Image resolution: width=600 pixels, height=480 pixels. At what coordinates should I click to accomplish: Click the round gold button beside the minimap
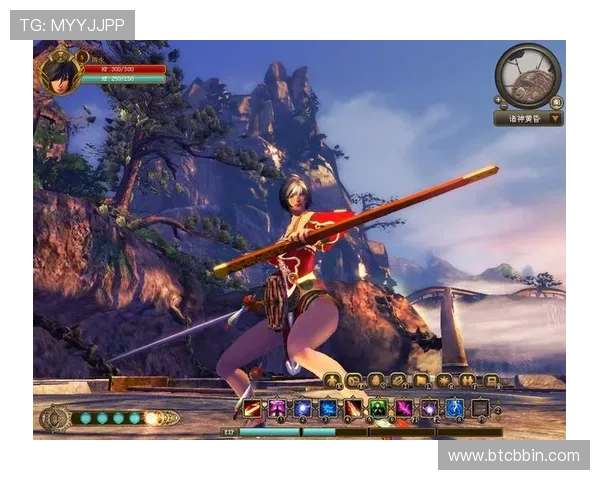556,101
